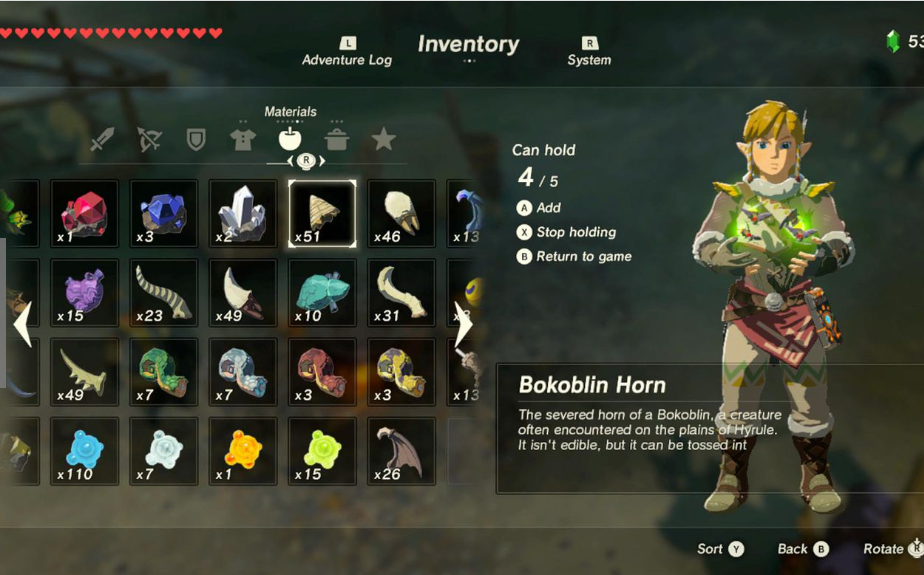Click the teal guts item with x10
Image resolution: width=924 pixels, height=575 pixels.
pos(322,292)
